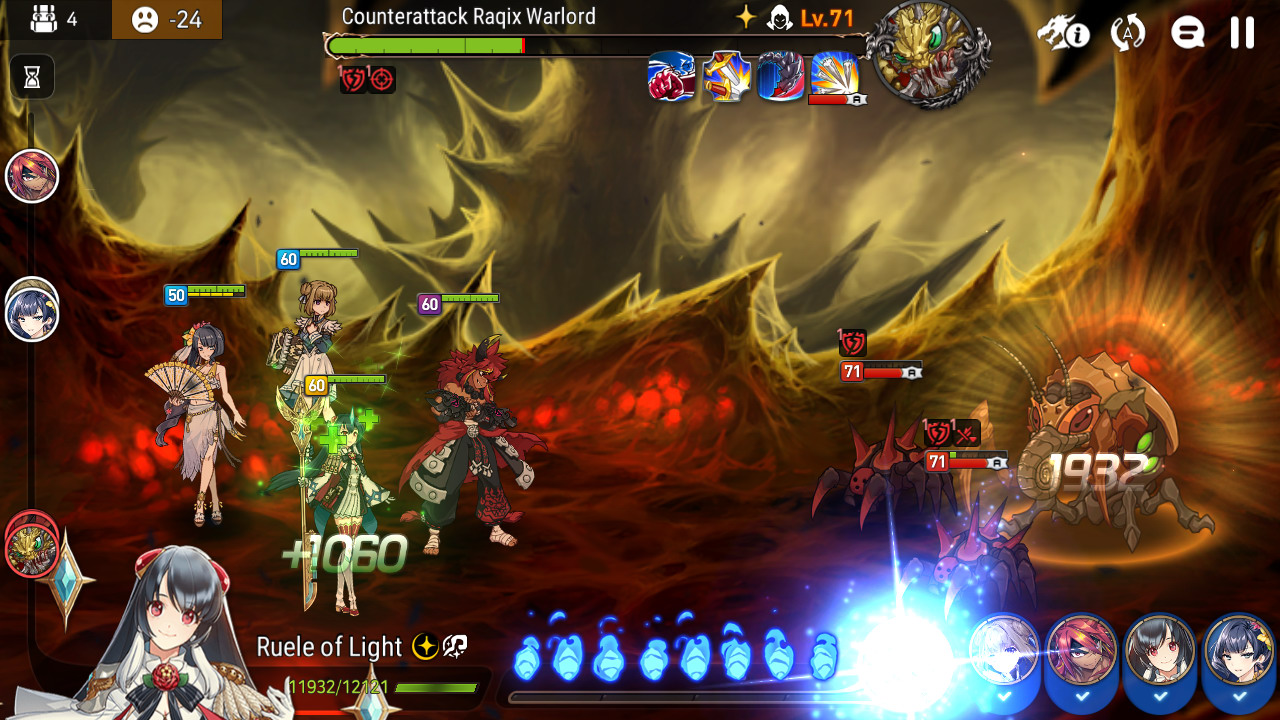View the dark claw boss skill
1280x720 pixels.
(x=781, y=77)
